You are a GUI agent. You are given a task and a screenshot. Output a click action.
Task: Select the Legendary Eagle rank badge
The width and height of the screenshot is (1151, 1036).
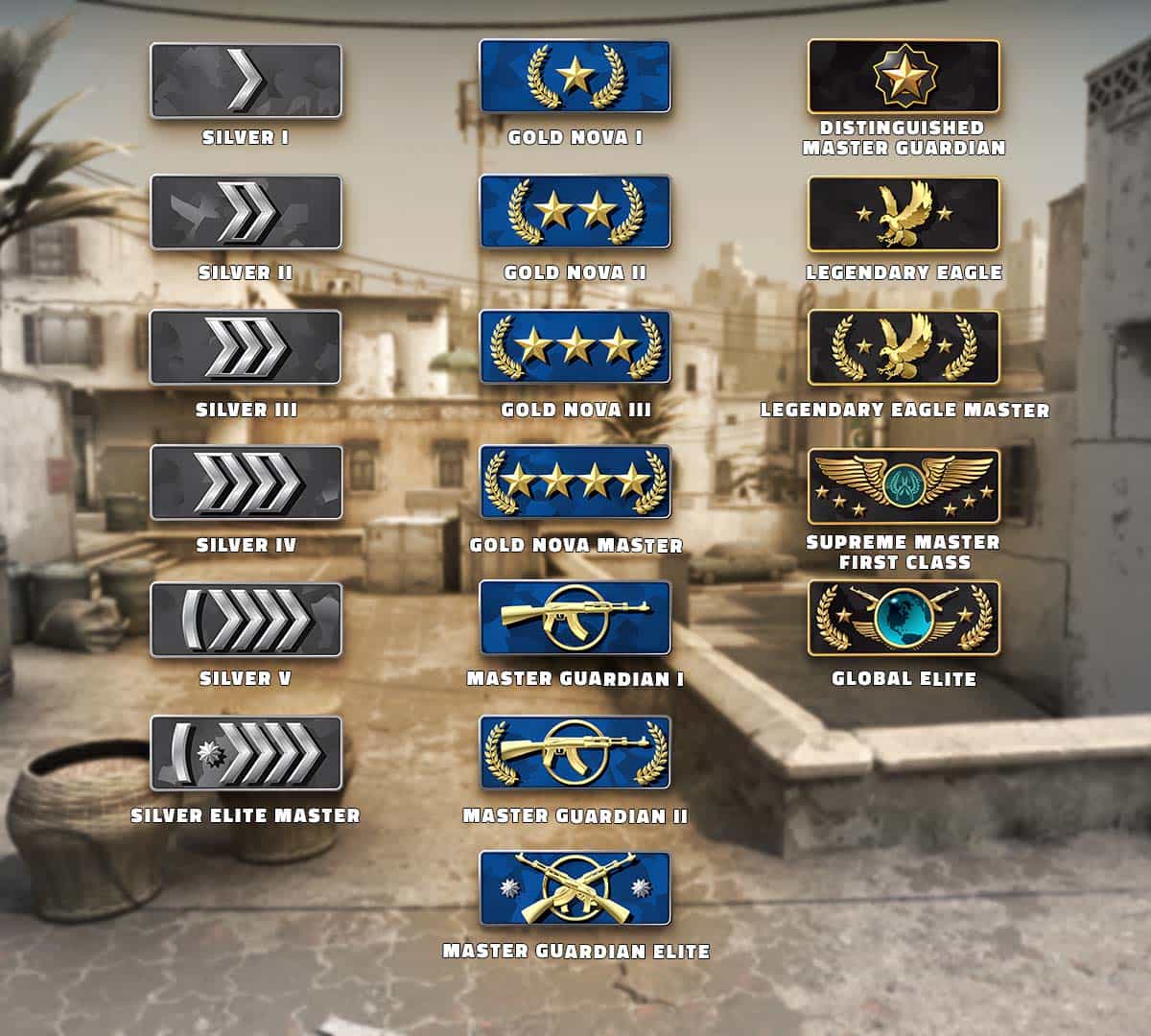pos(904,214)
